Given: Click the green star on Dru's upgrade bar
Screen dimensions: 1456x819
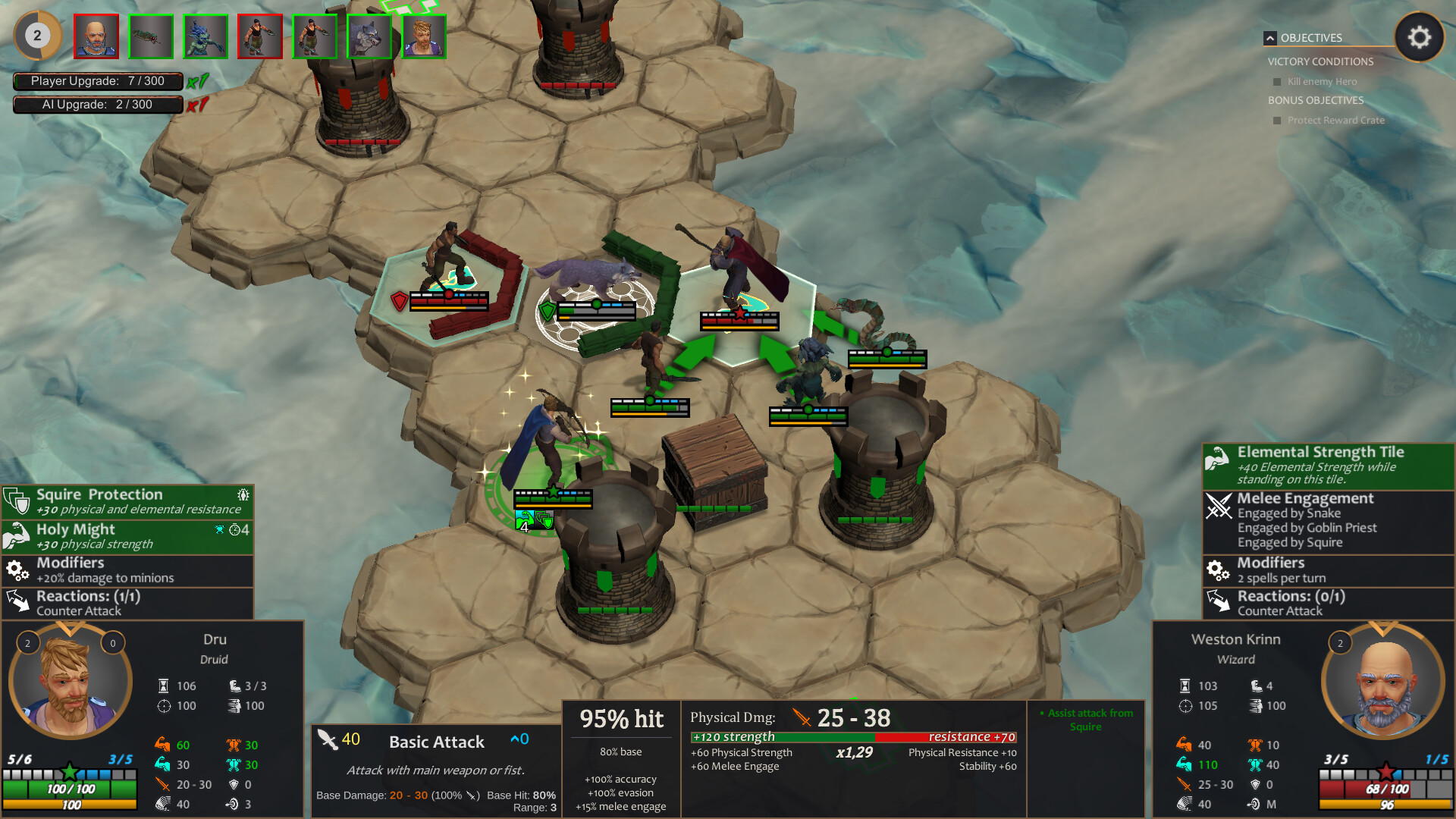Looking at the screenshot, I should (70, 774).
